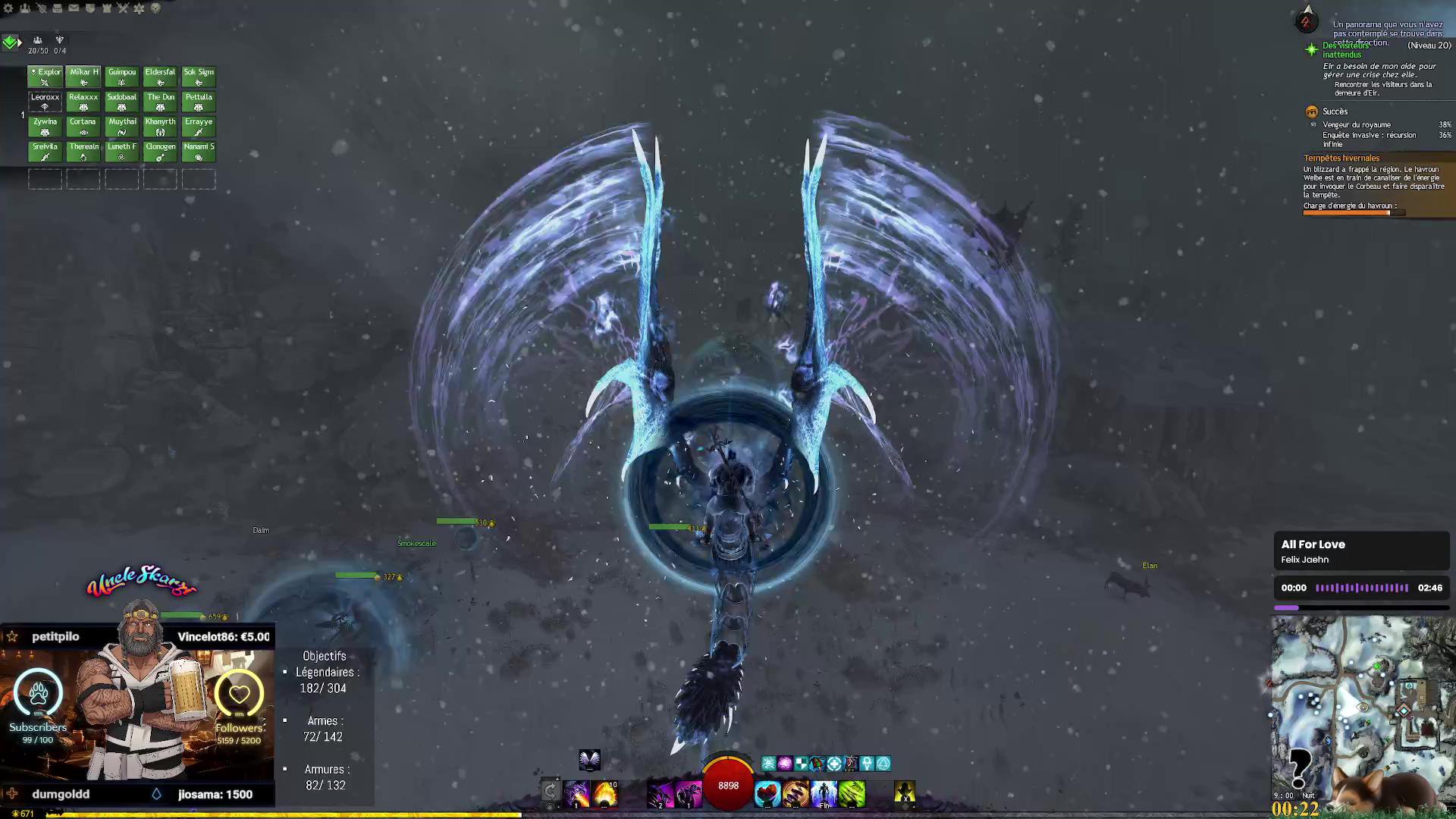Use the heart healing skill
The width and height of the screenshot is (1456, 819).
click(x=767, y=794)
